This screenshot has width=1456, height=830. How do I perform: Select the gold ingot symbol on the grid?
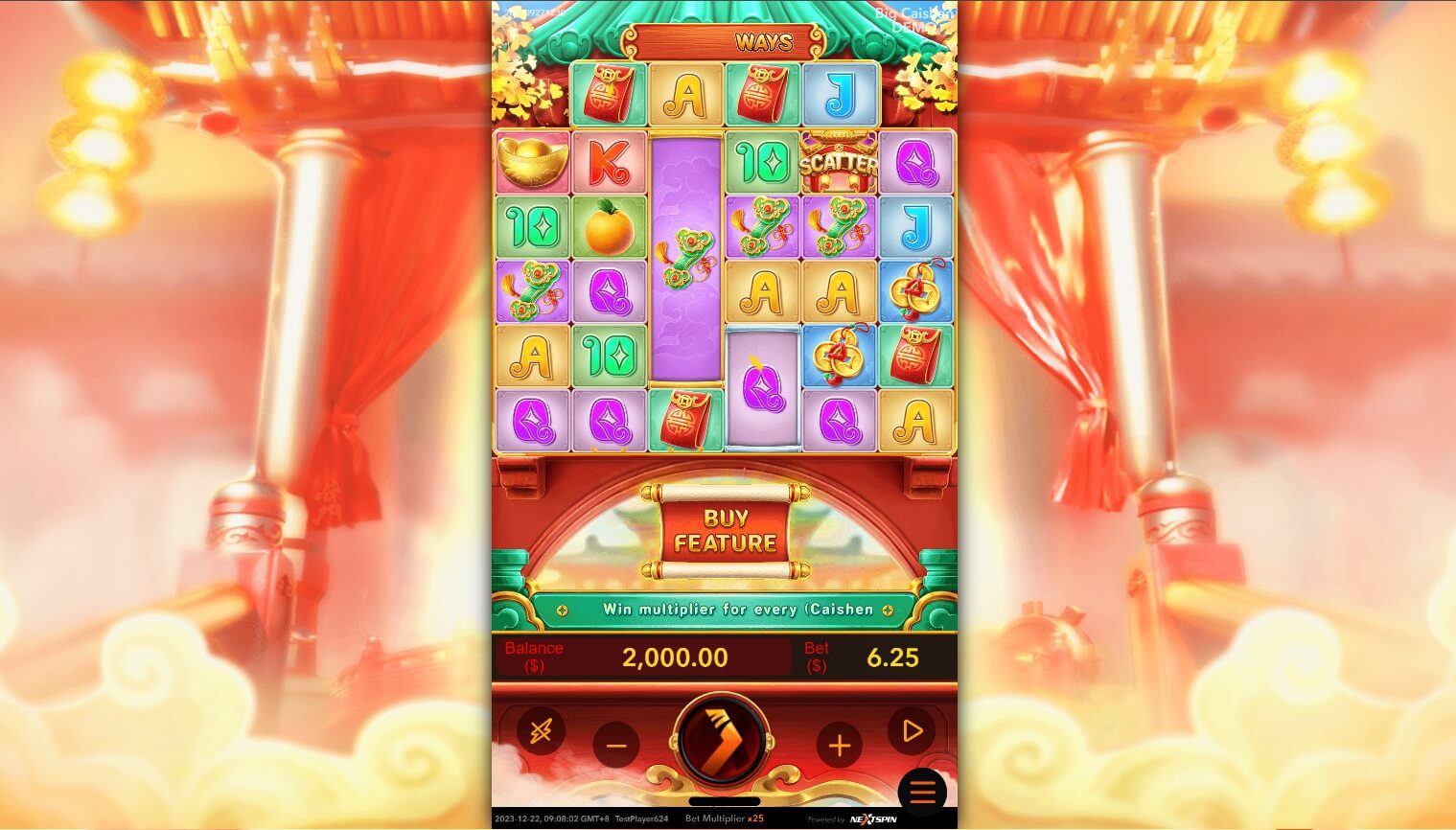[x=533, y=162]
